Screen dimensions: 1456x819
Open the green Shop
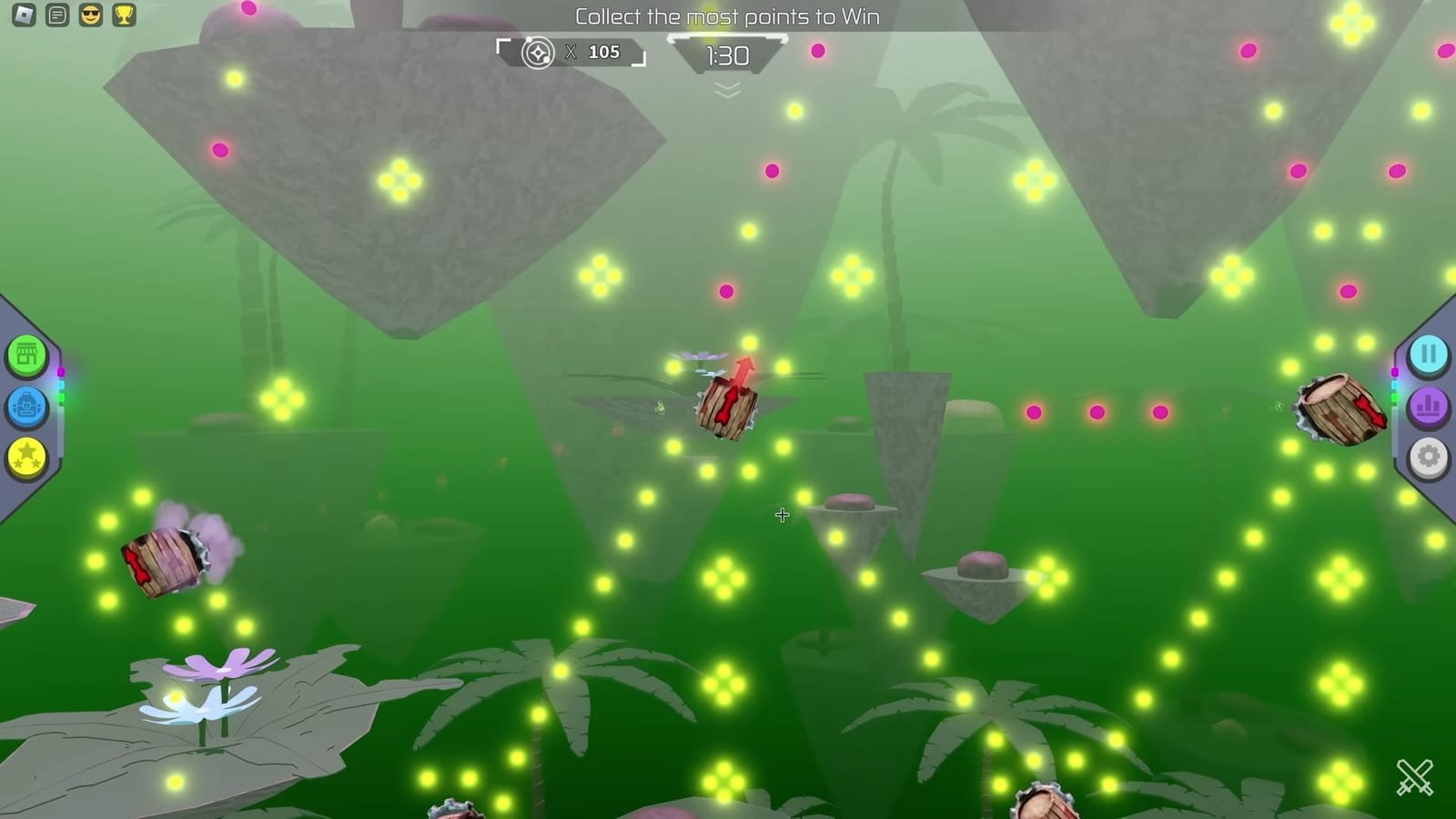tap(27, 356)
